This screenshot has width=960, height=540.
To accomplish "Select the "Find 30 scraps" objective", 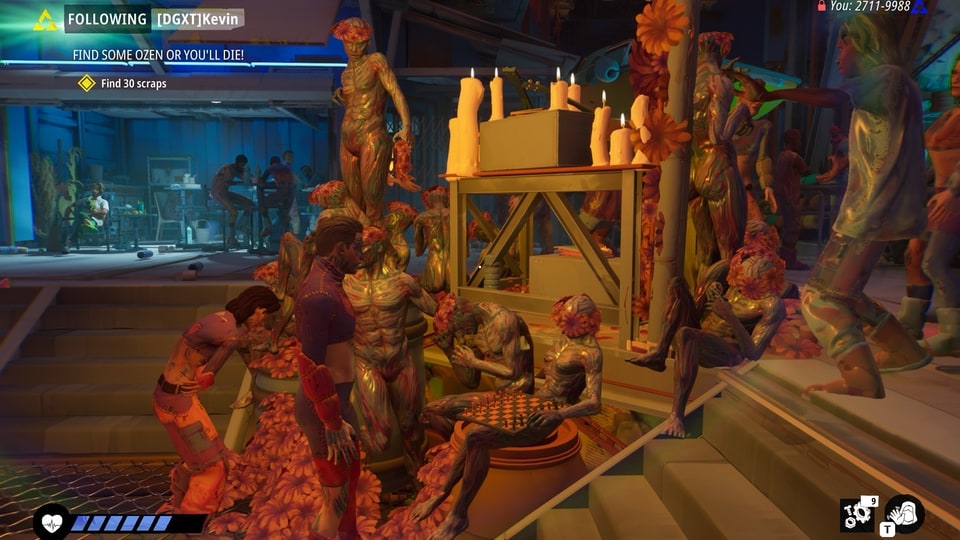I will [x=133, y=83].
